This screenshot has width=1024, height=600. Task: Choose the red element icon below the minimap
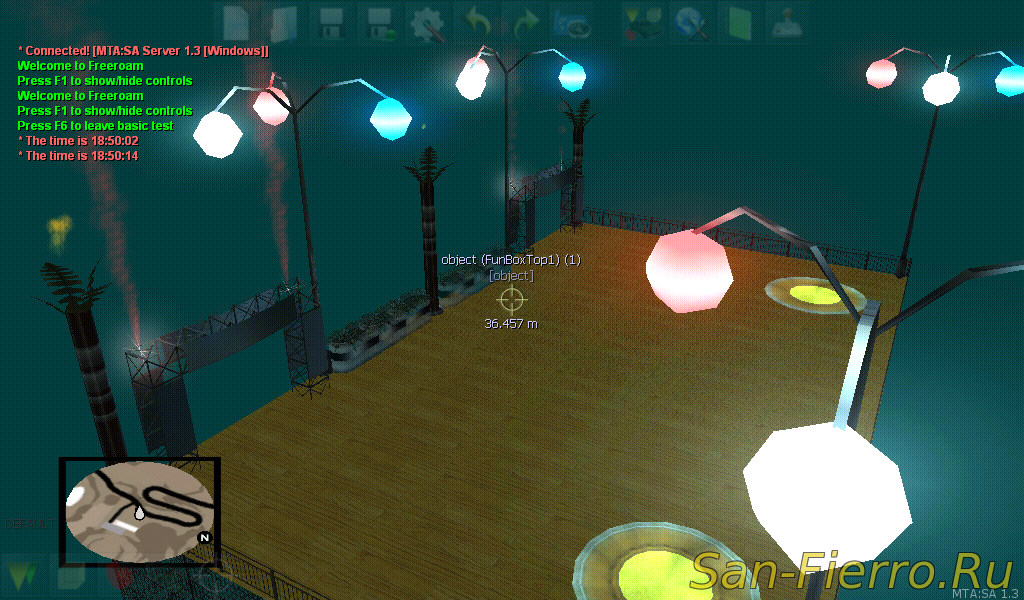tap(119, 576)
